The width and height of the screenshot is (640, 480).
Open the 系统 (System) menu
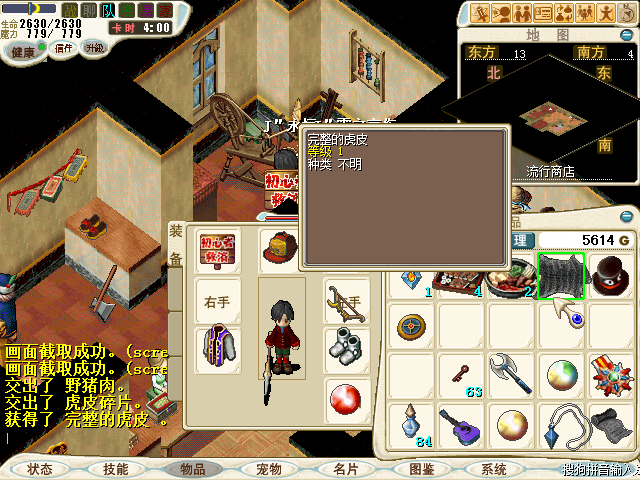coord(494,468)
